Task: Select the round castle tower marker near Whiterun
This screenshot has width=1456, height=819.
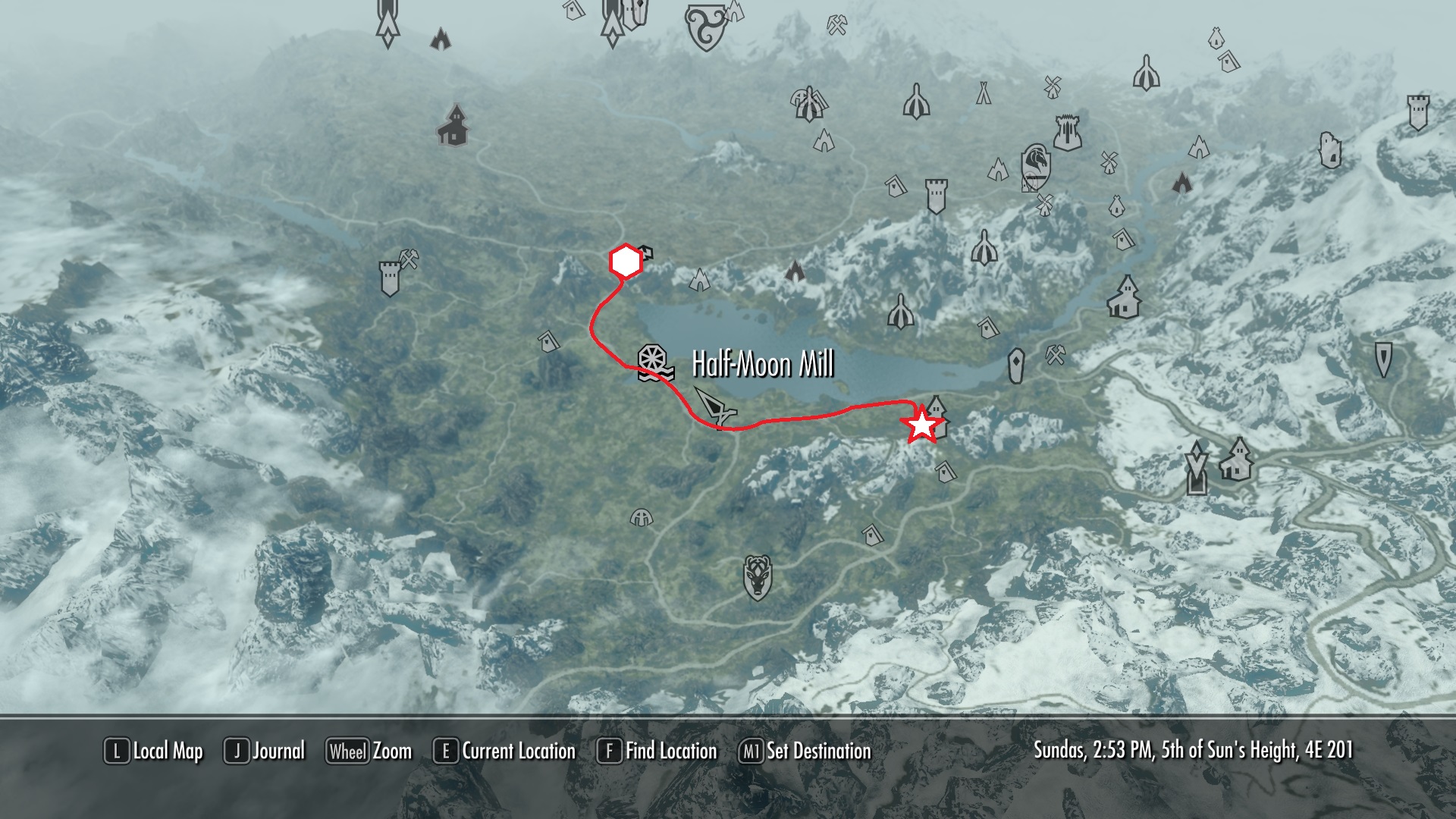Action: [x=1065, y=133]
